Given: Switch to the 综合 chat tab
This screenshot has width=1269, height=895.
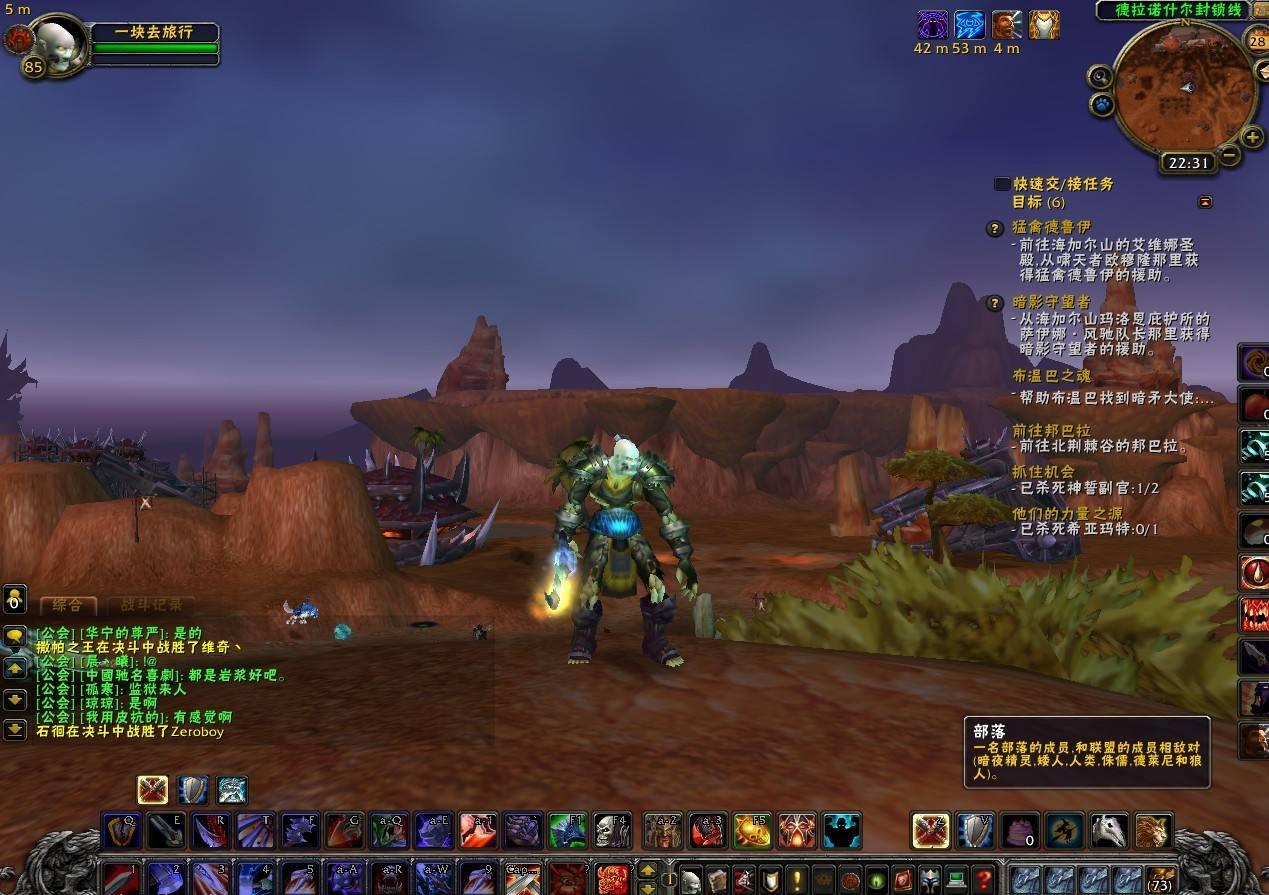Looking at the screenshot, I should click(68, 605).
